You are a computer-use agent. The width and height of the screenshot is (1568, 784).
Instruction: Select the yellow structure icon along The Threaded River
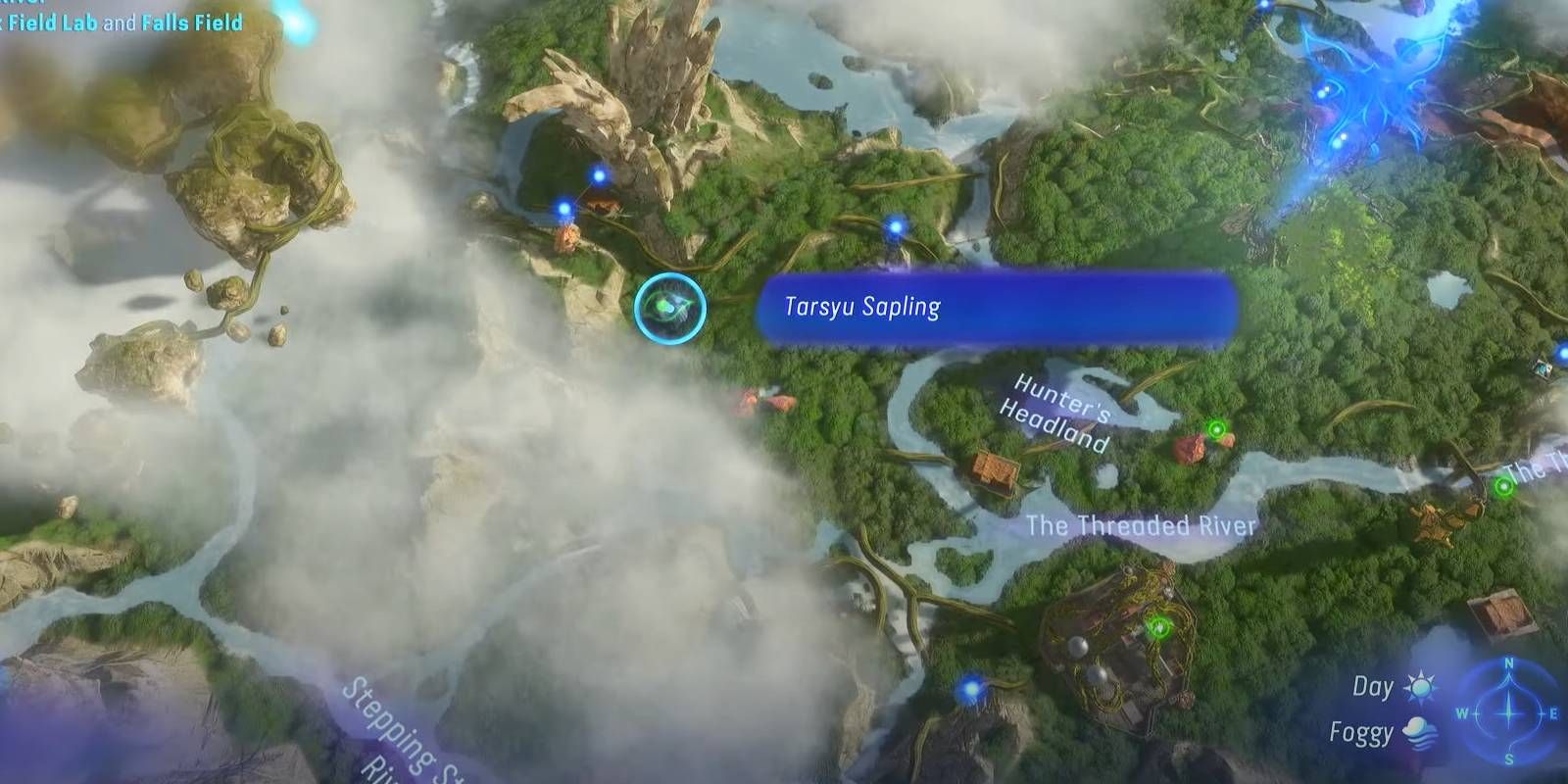(x=1436, y=521)
